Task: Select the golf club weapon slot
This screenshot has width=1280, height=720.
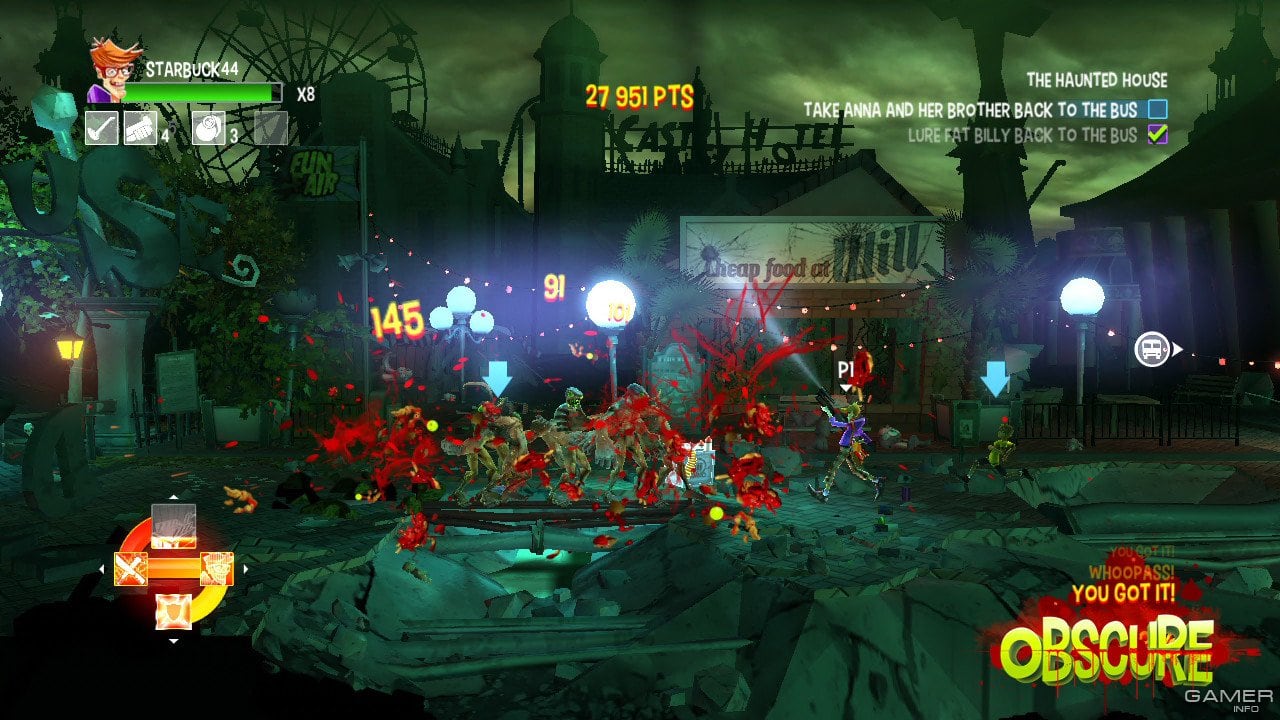Action: point(101,128)
